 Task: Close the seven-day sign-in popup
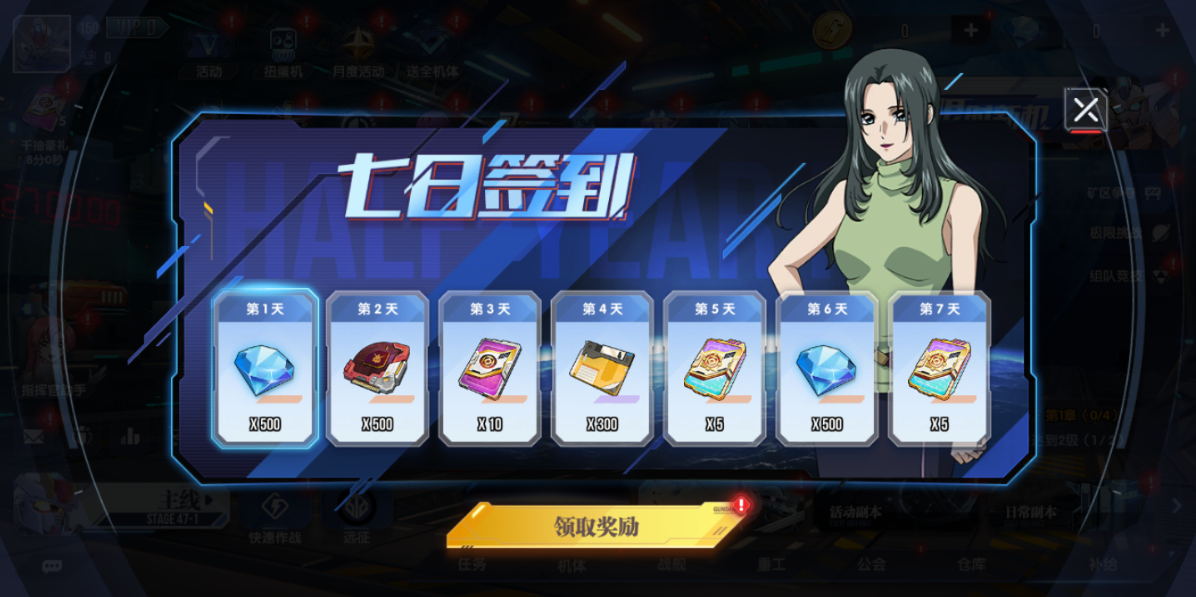tap(1086, 110)
